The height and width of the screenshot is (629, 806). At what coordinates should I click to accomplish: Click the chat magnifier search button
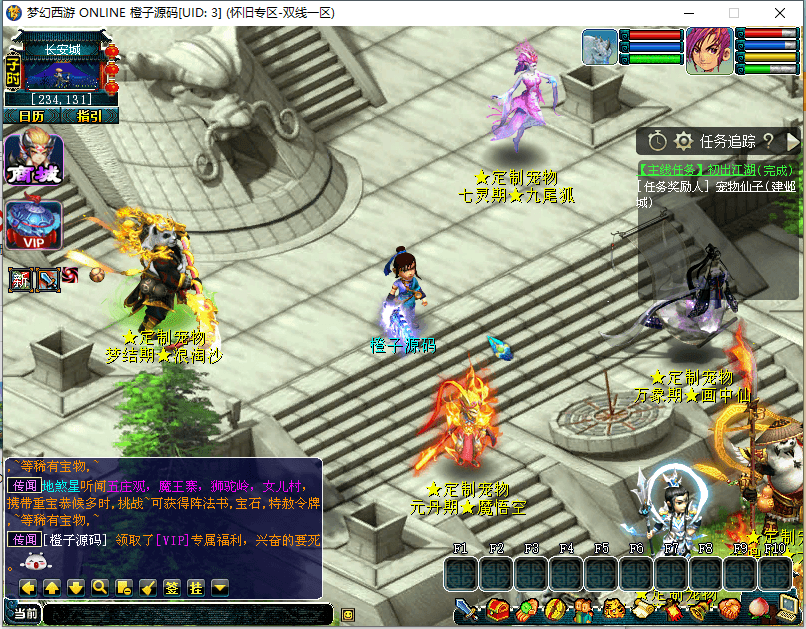point(99,587)
